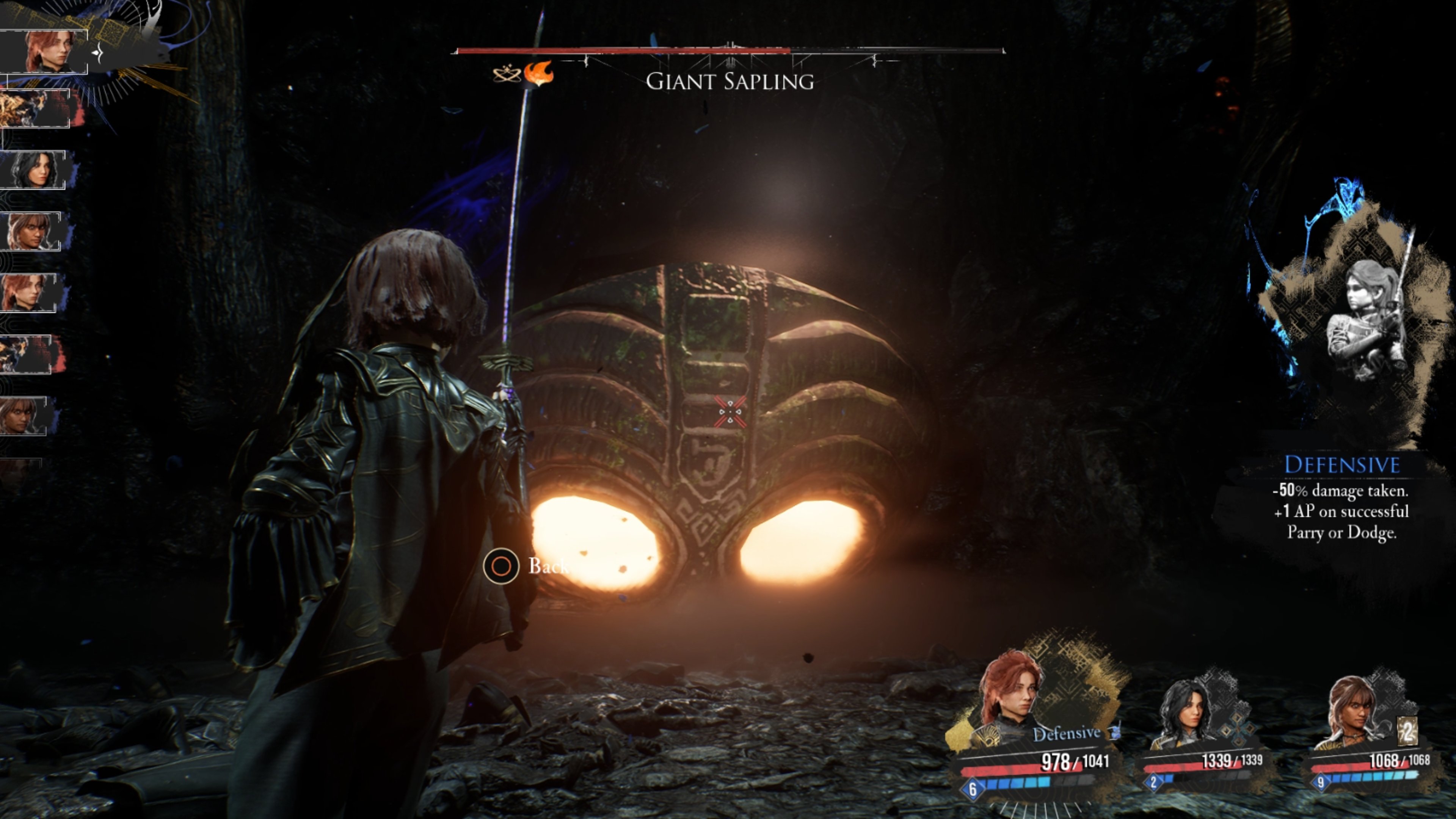Click the circle Back button icon
This screenshot has height=819, width=1456.
pos(501,566)
